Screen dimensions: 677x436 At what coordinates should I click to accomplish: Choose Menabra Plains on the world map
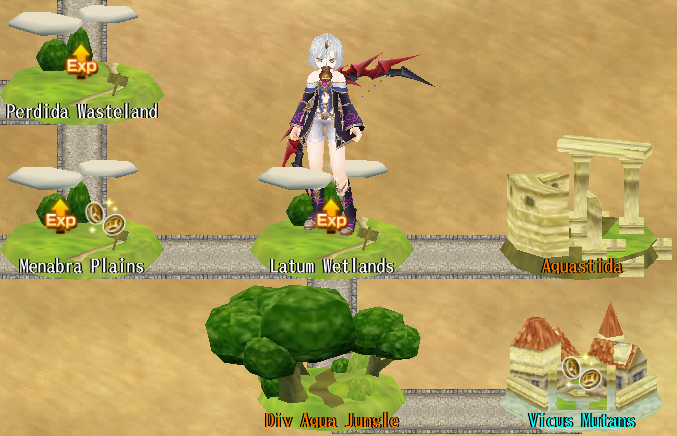point(80,225)
